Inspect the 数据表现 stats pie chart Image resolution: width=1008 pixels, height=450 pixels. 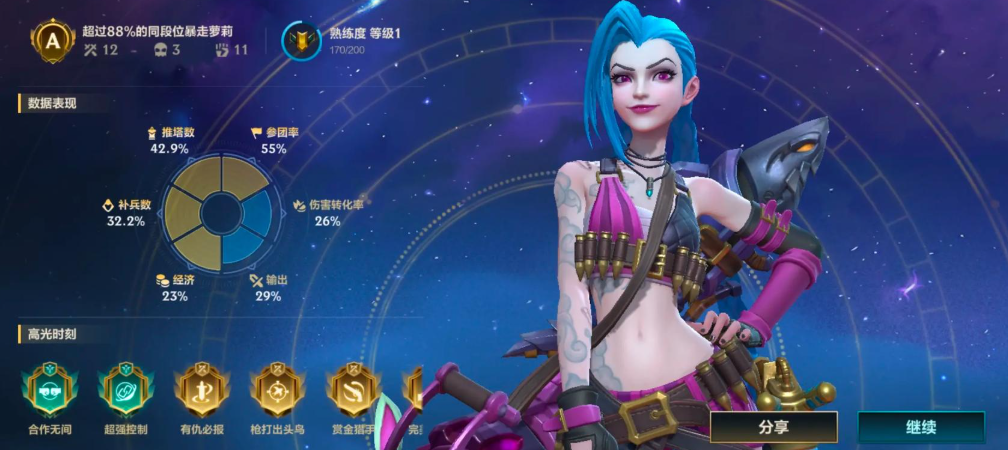[217, 209]
